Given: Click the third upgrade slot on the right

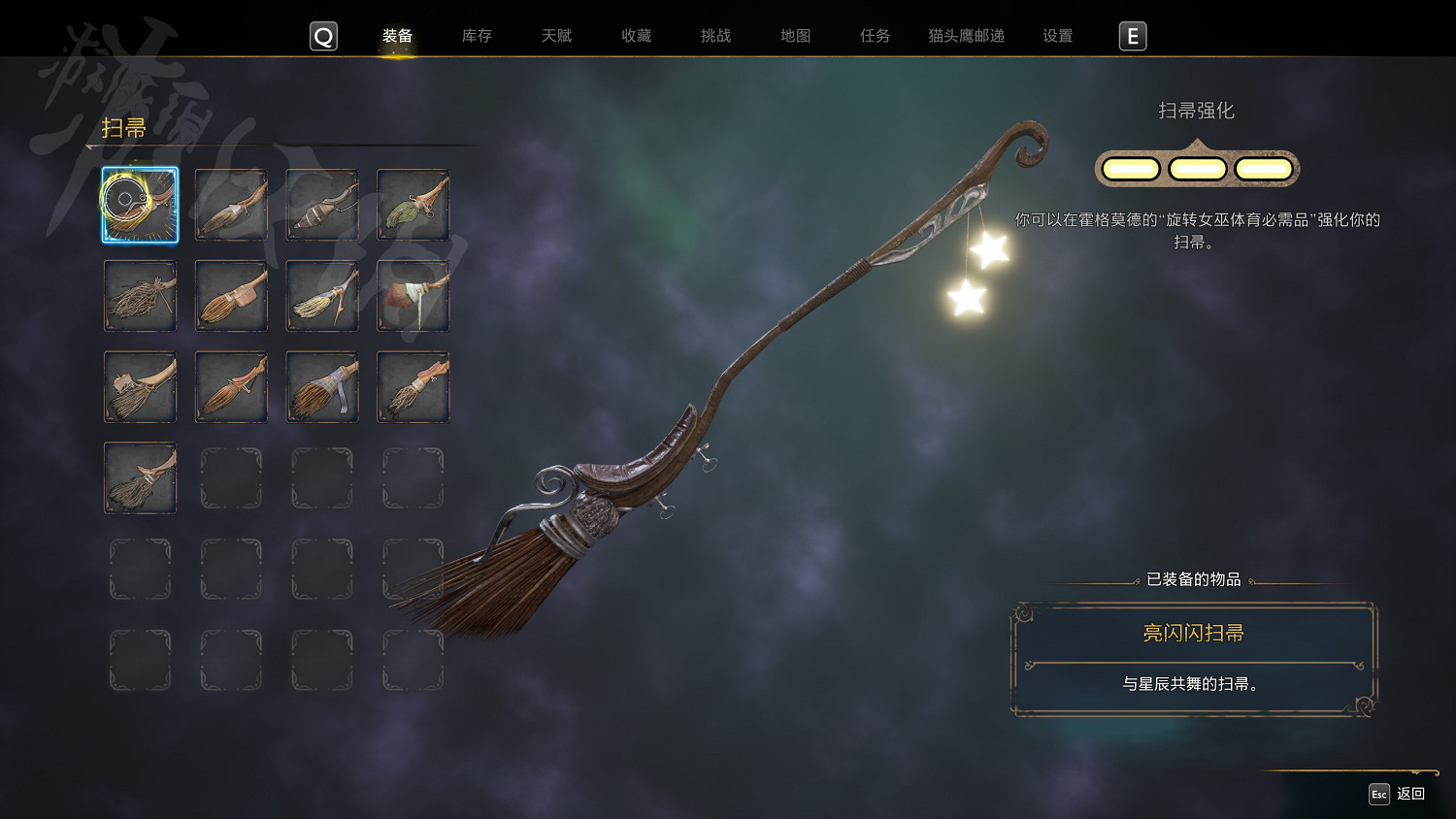Looking at the screenshot, I should pyautogui.click(x=1264, y=167).
